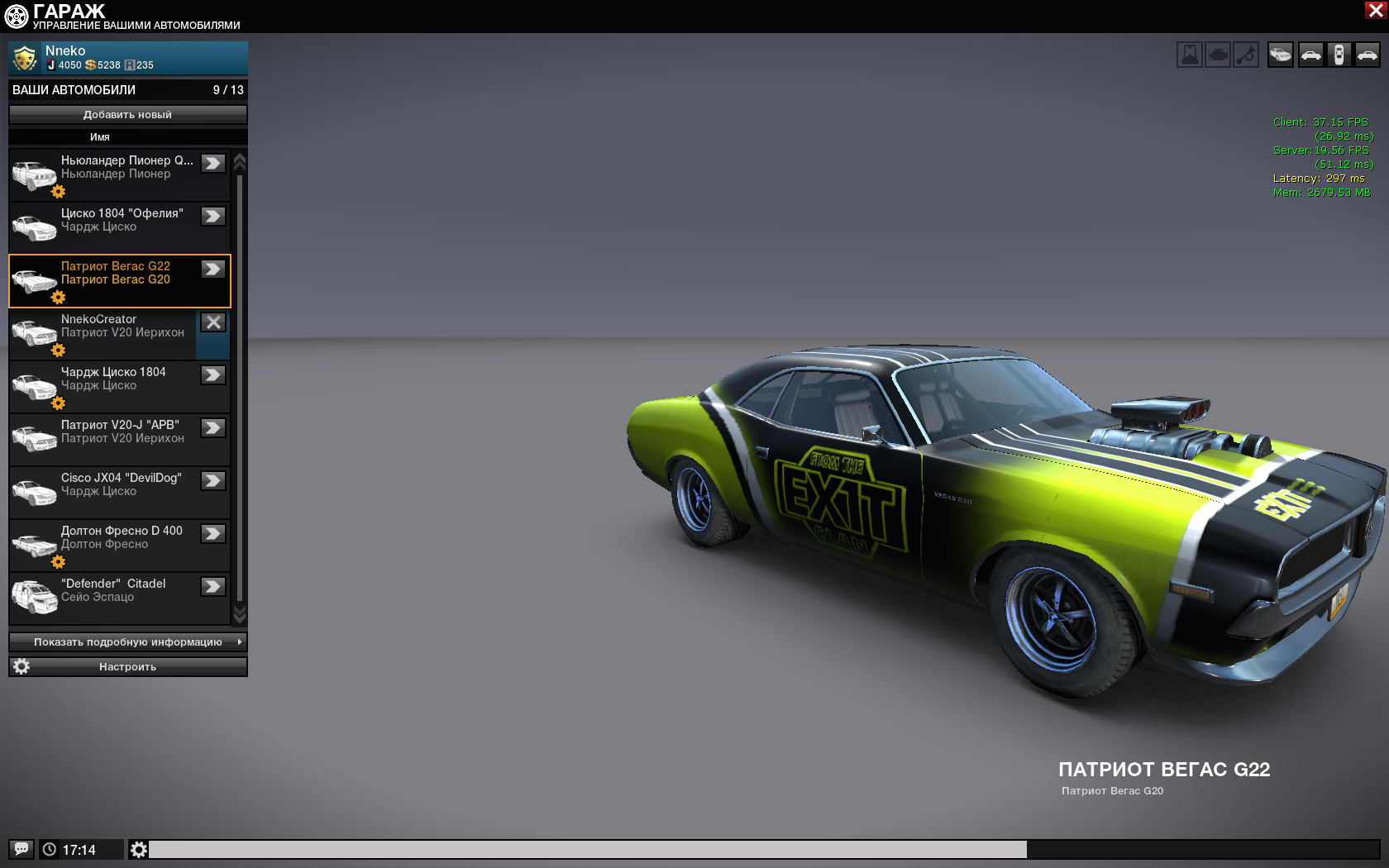The width and height of the screenshot is (1389, 868).
Task: Click the arrow button on DevilDog row
Action: click(x=213, y=481)
